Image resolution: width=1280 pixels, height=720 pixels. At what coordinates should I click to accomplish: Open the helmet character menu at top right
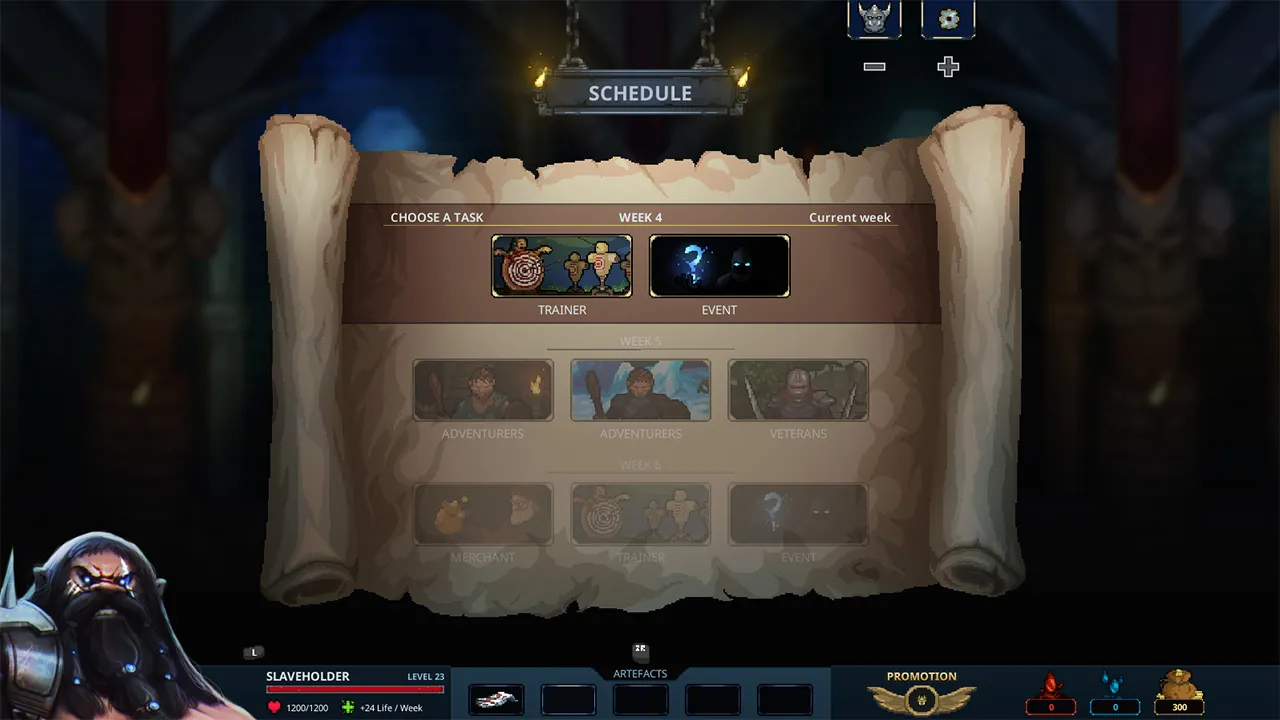[873, 17]
